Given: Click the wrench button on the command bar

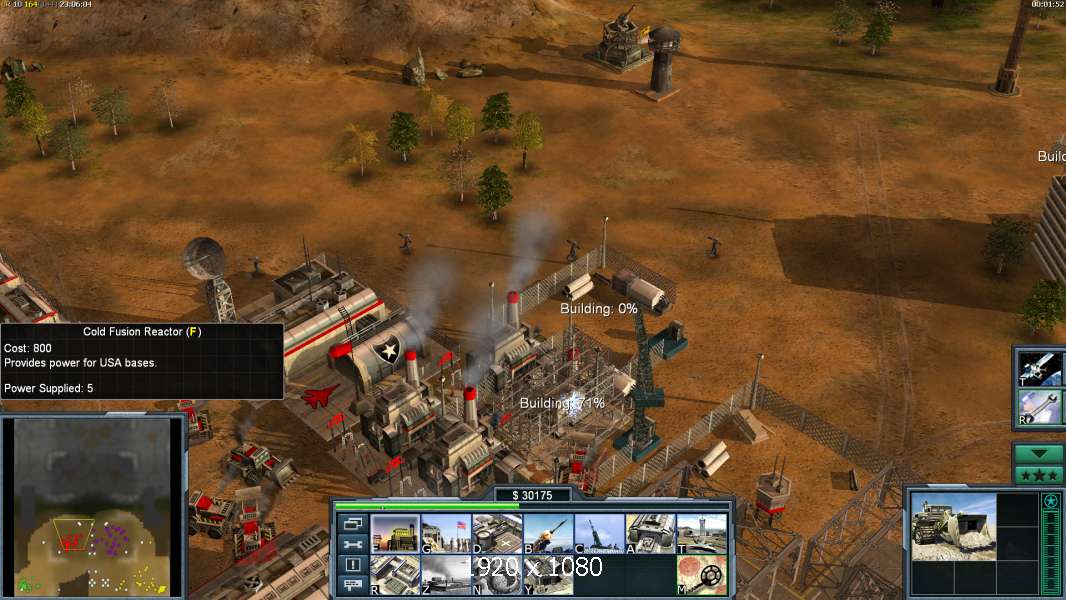Looking at the screenshot, I should pyautogui.click(x=352, y=545).
